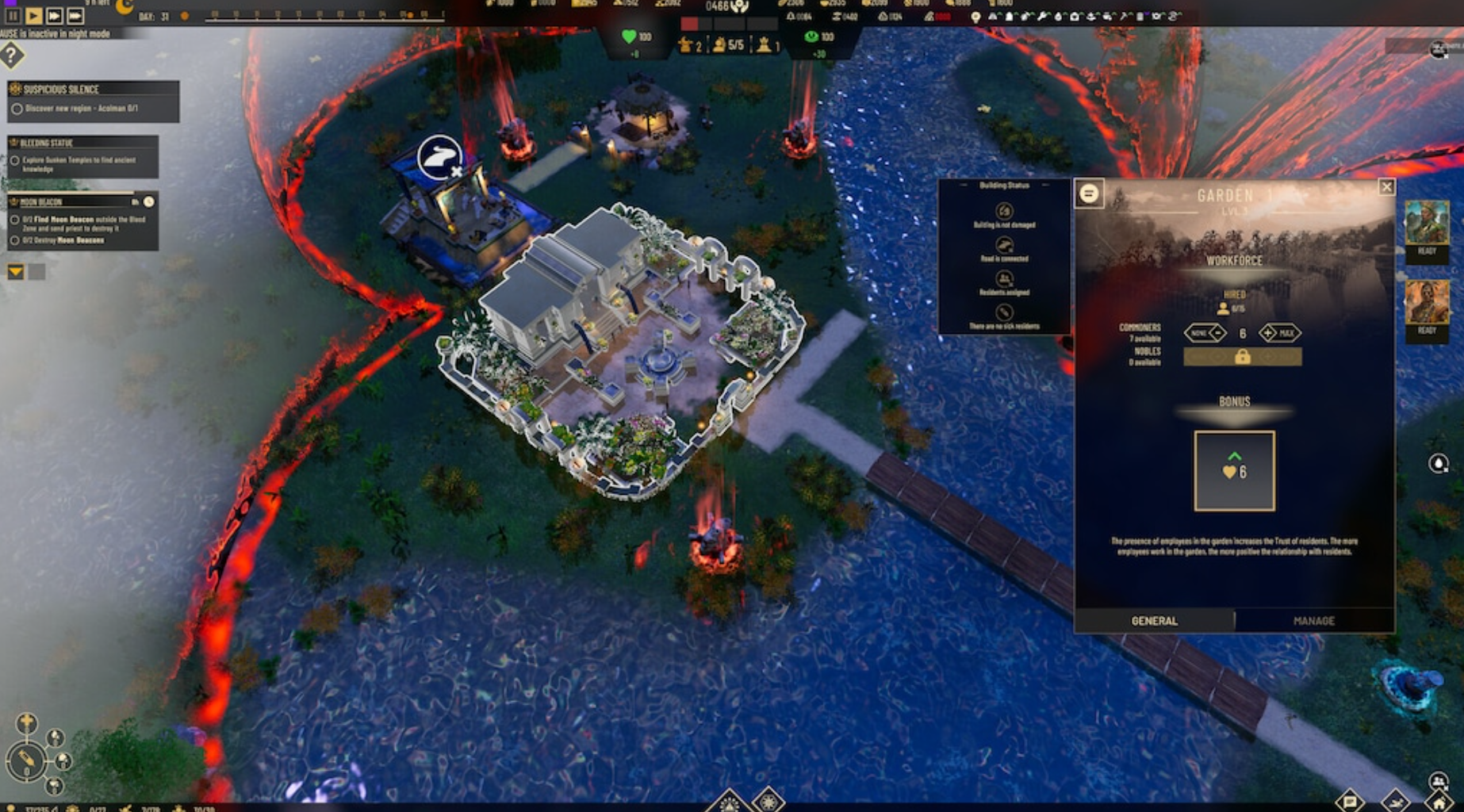Activate fast-forward game speed icon

click(55, 14)
